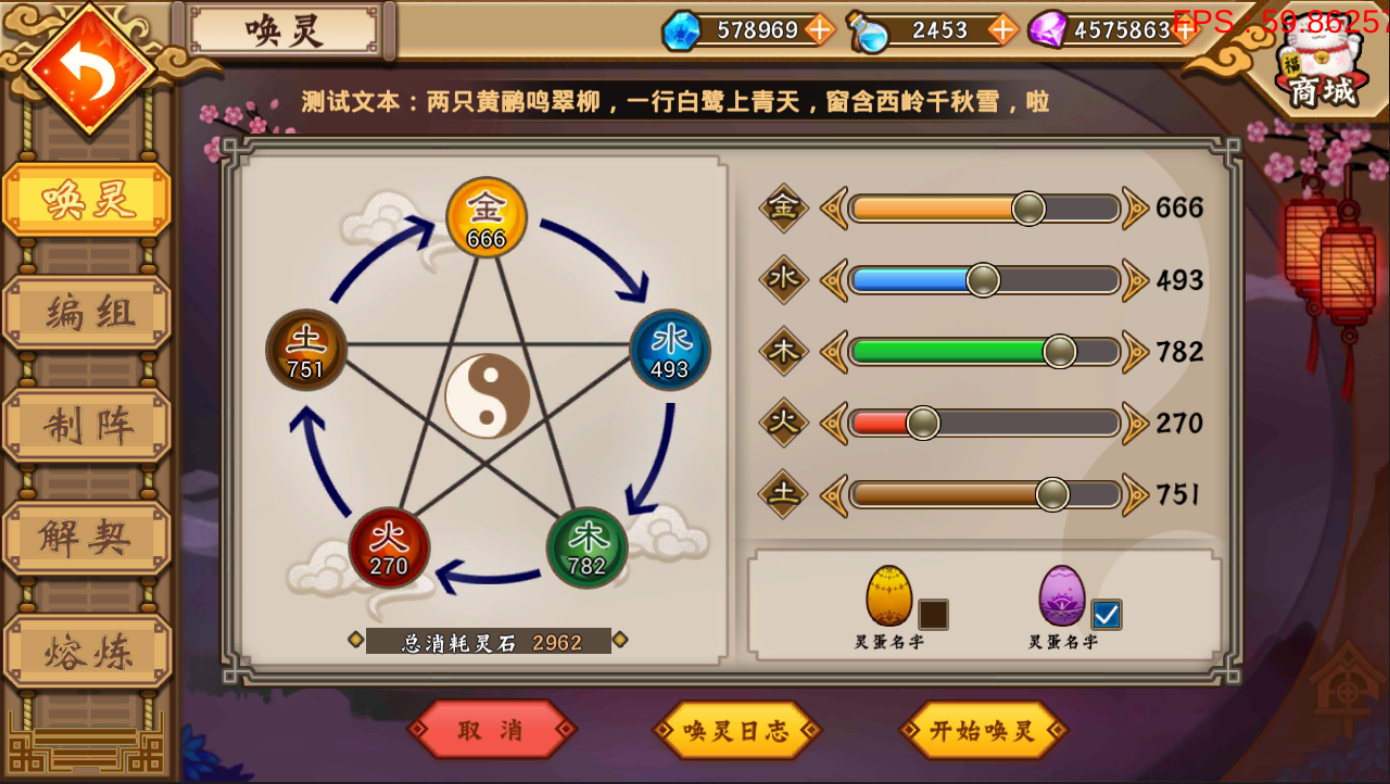
Task: Switch to the 编组 tab
Action: click(85, 311)
